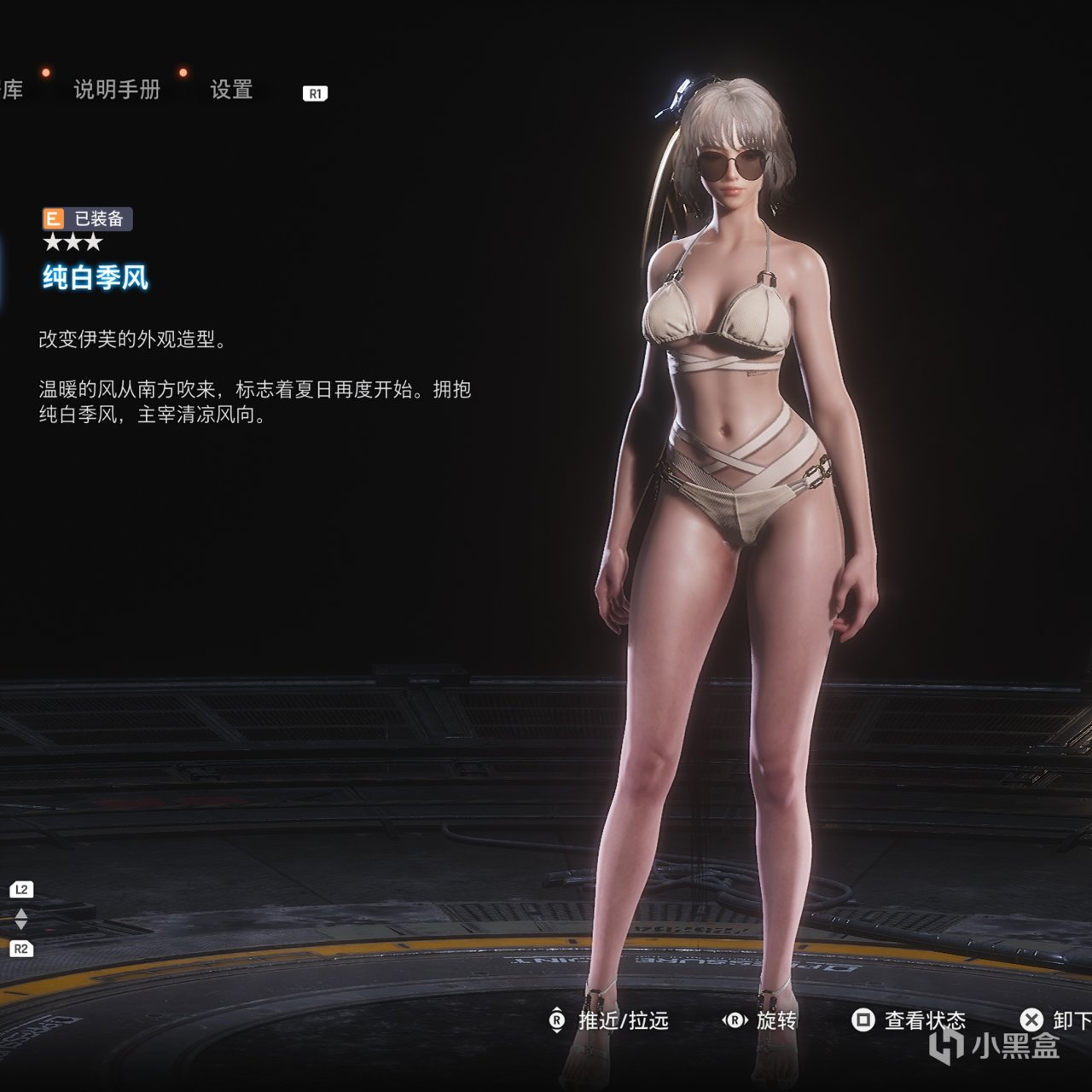The width and height of the screenshot is (1092, 1092).
Task: Click the notification dot above 说明手册
Action: pyautogui.click(x=46, y=73)
